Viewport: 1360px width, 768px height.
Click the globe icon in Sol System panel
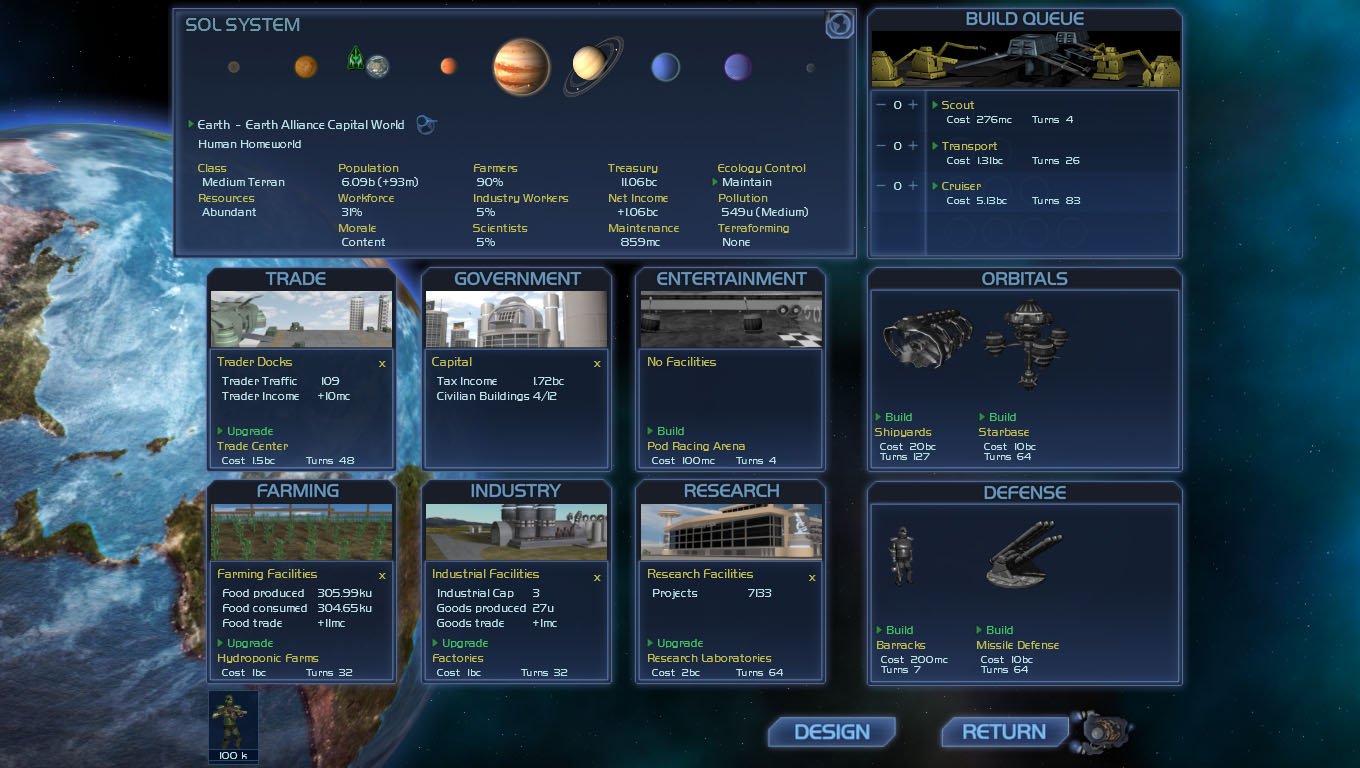pyautogui.click(x=840, y=25)
